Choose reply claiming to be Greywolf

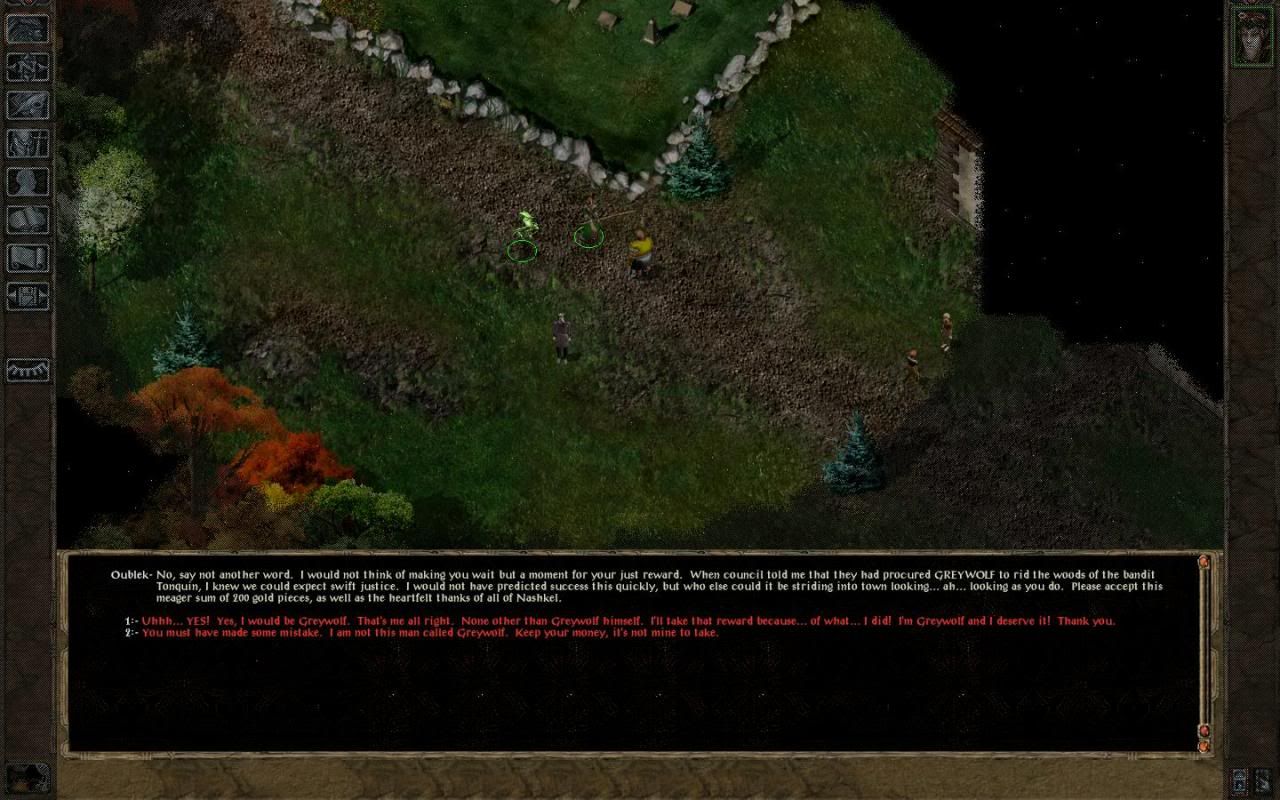(628, 621)
